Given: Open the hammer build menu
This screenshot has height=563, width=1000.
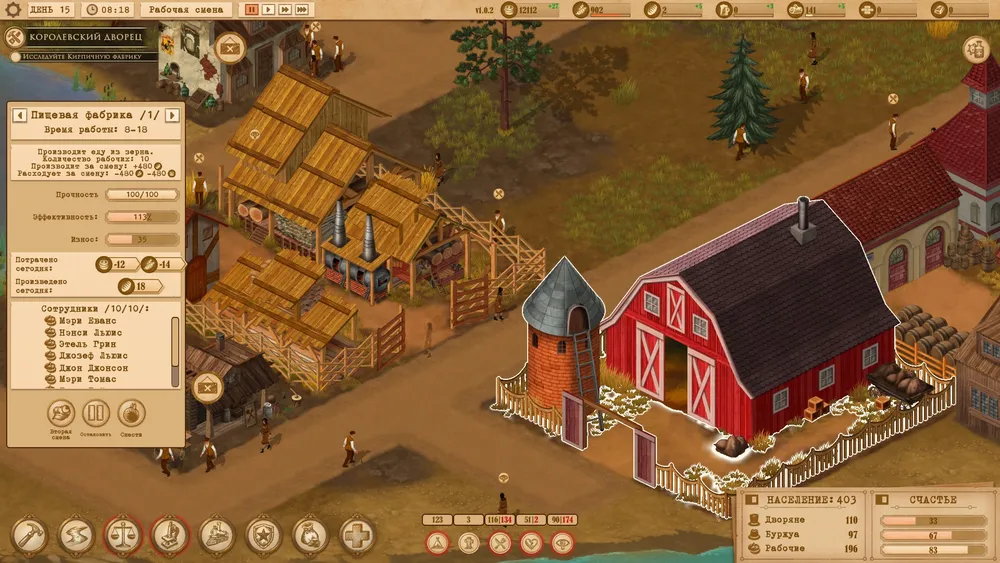Looking at the screenshot, I should (x=29, y=536).
